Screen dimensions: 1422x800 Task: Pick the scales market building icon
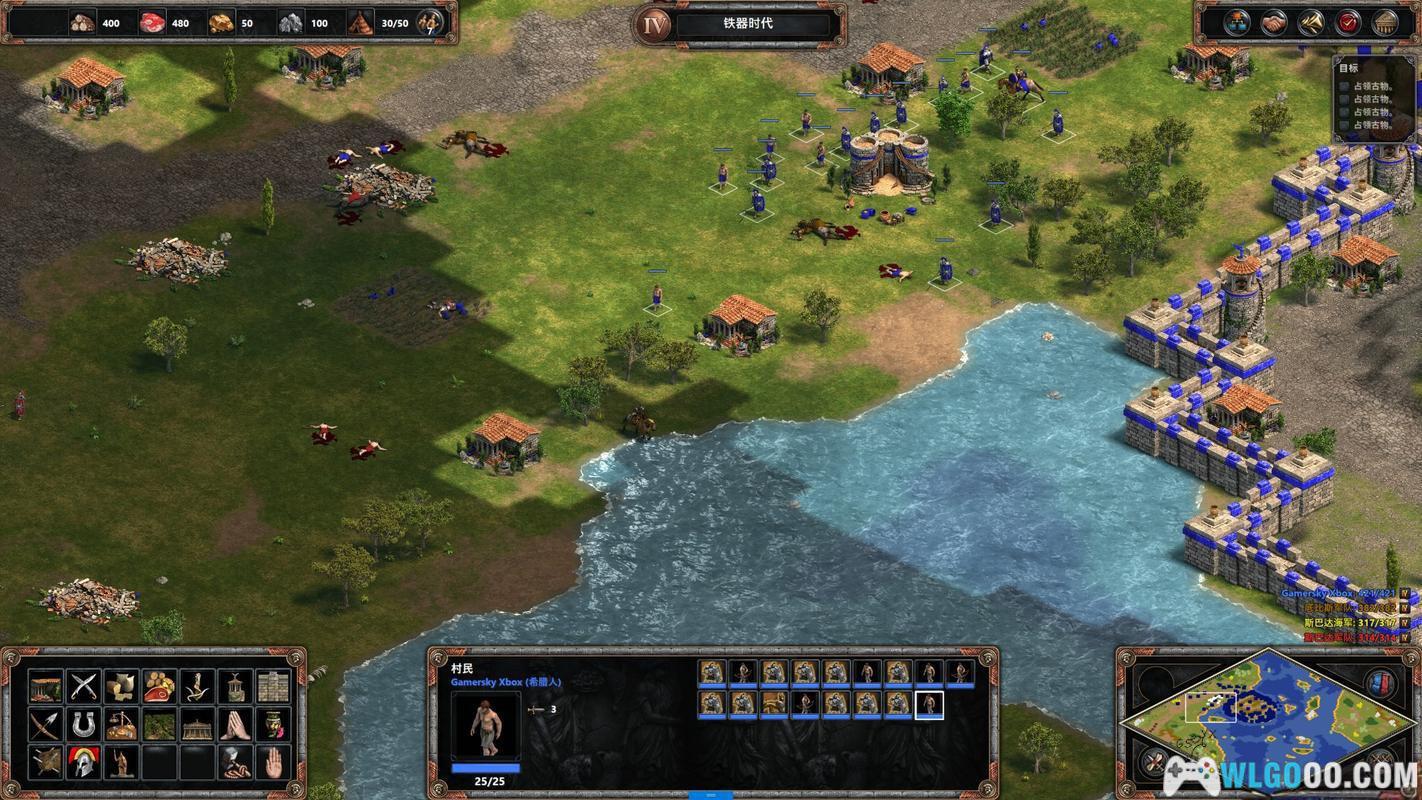pyautogui.click(x=121, y=724)
